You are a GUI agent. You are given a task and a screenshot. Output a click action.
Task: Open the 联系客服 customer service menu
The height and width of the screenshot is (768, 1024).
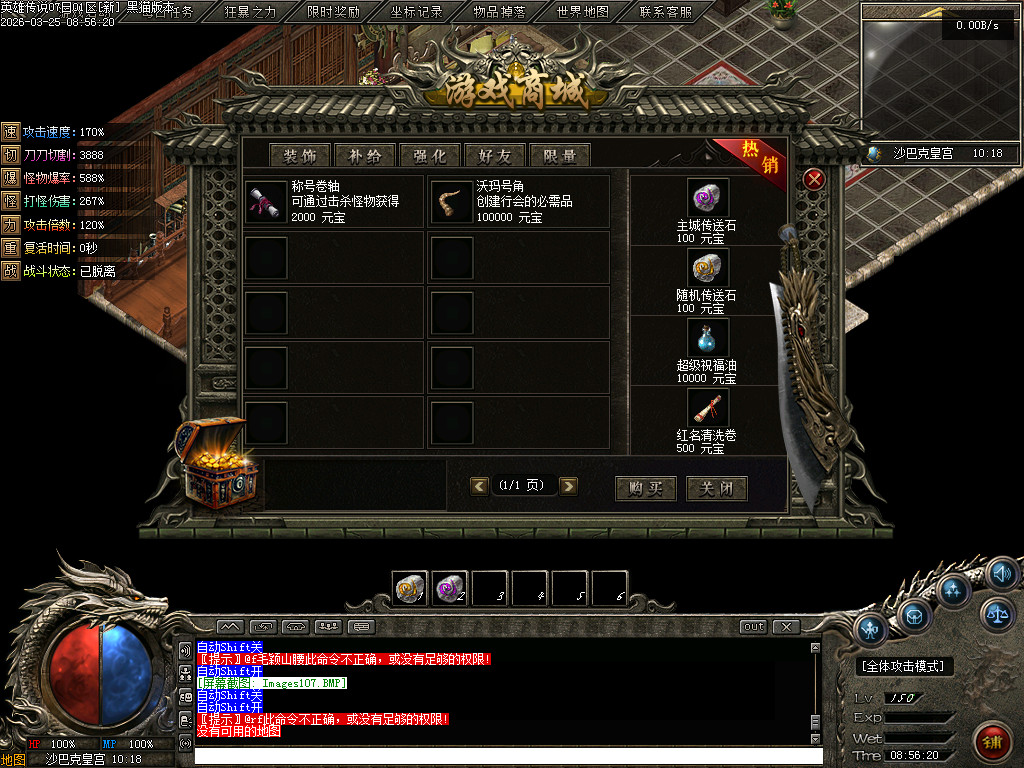[665, 12]
